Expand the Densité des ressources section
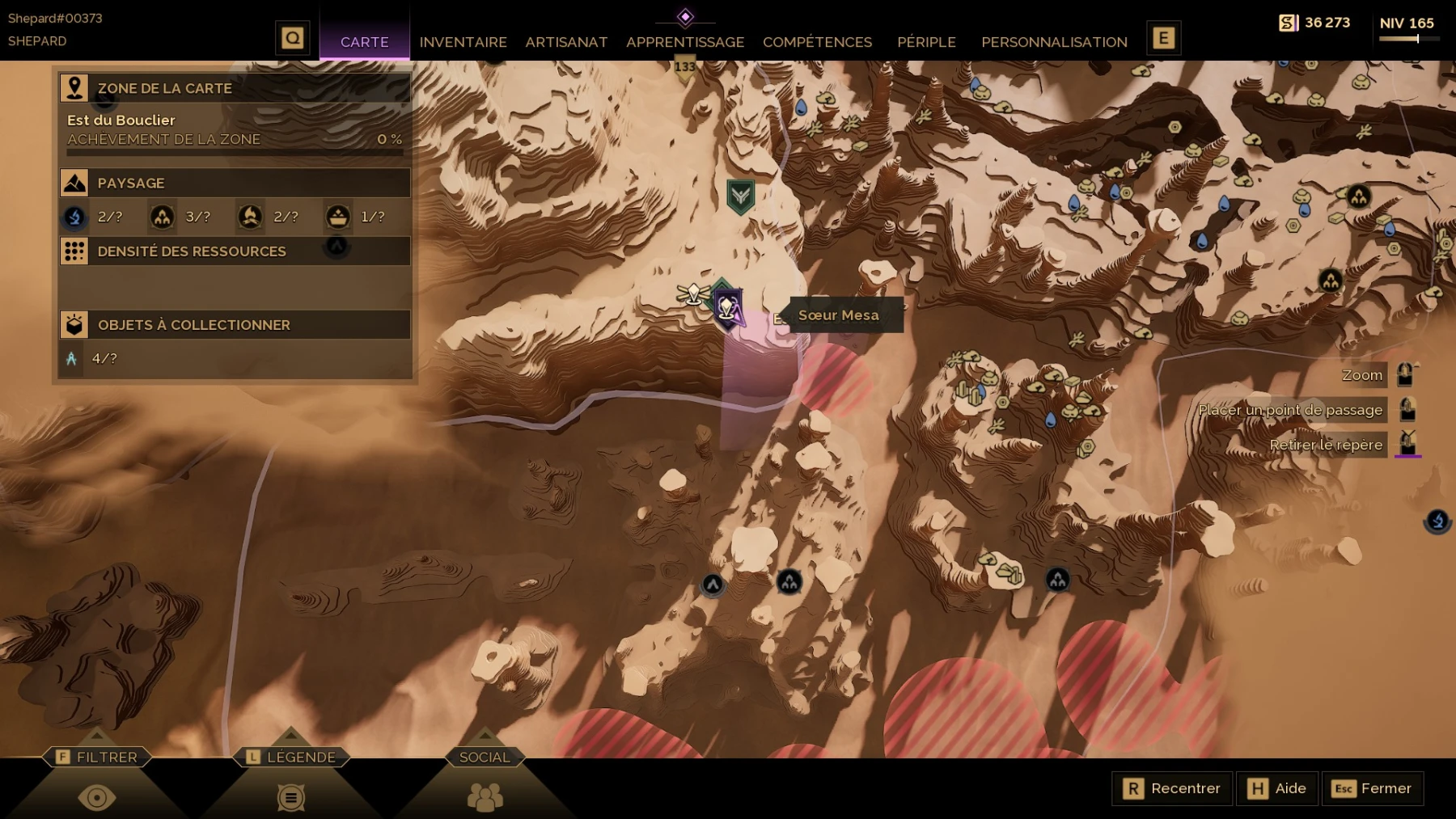 (235, 251)
